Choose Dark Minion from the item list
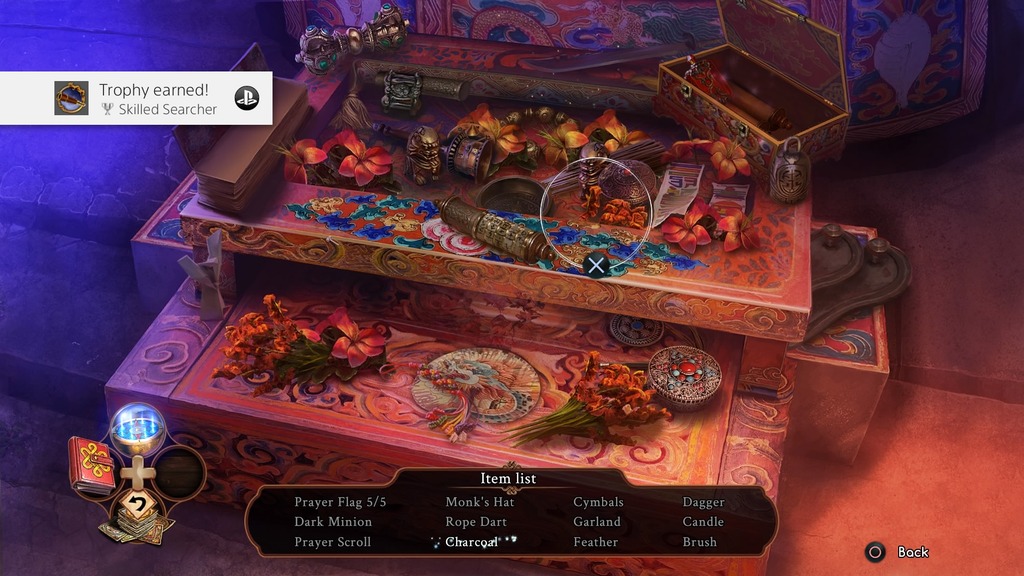The height and width of the screenshot is (576, 1024). click(333, 522)
